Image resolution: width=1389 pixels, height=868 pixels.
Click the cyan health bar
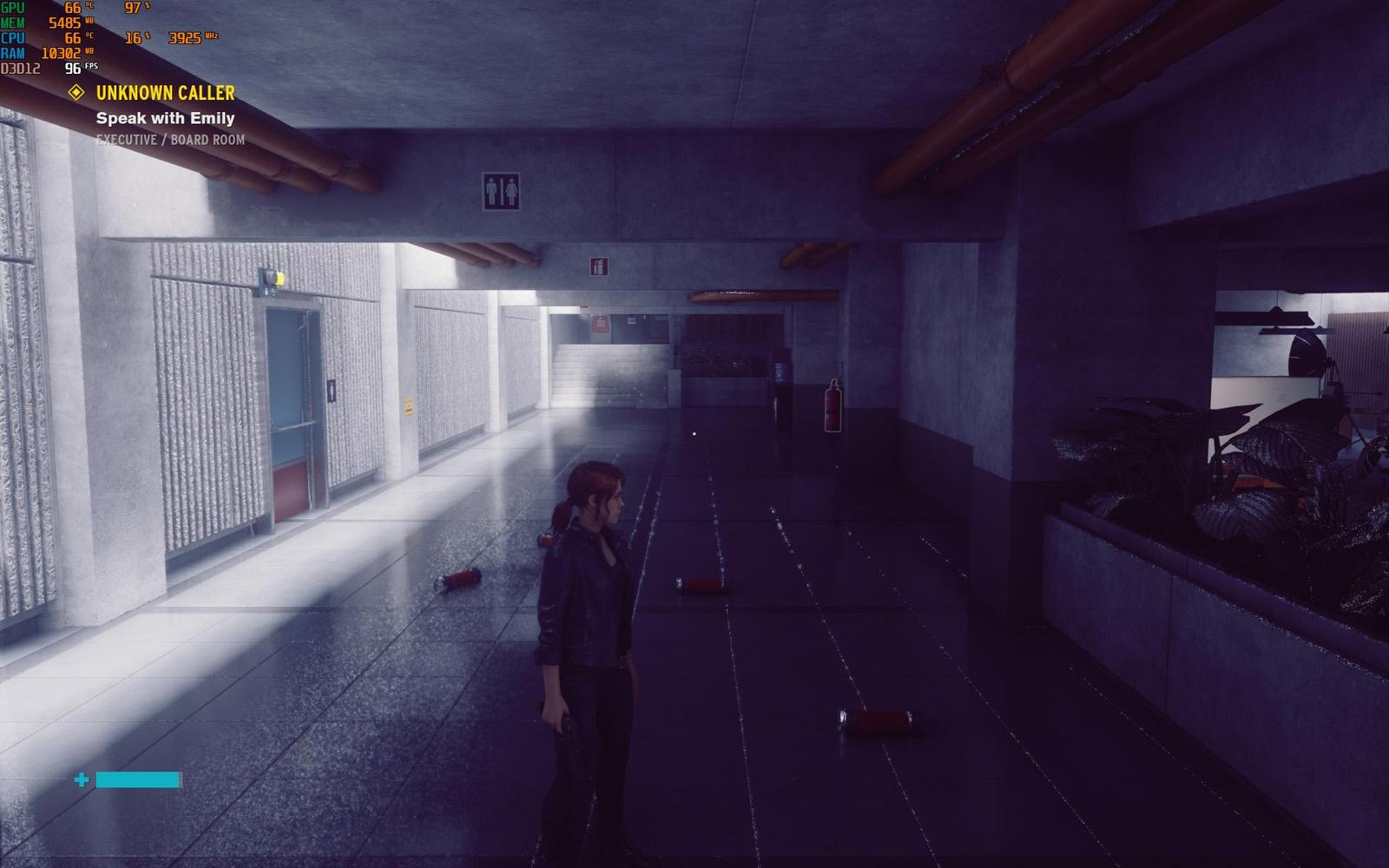[x=139, y=779]
